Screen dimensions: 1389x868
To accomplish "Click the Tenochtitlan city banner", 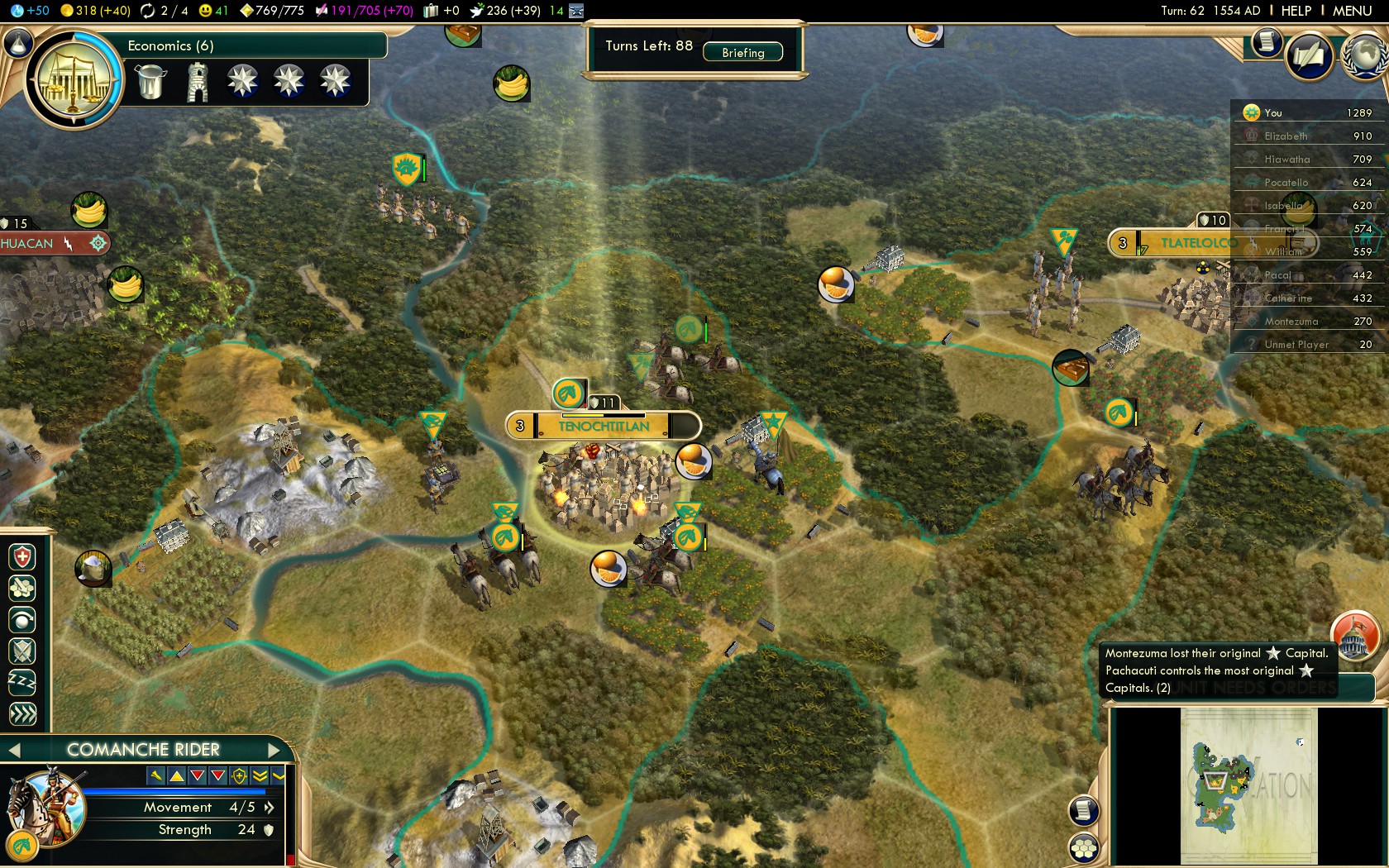I will tap(604, 426).
